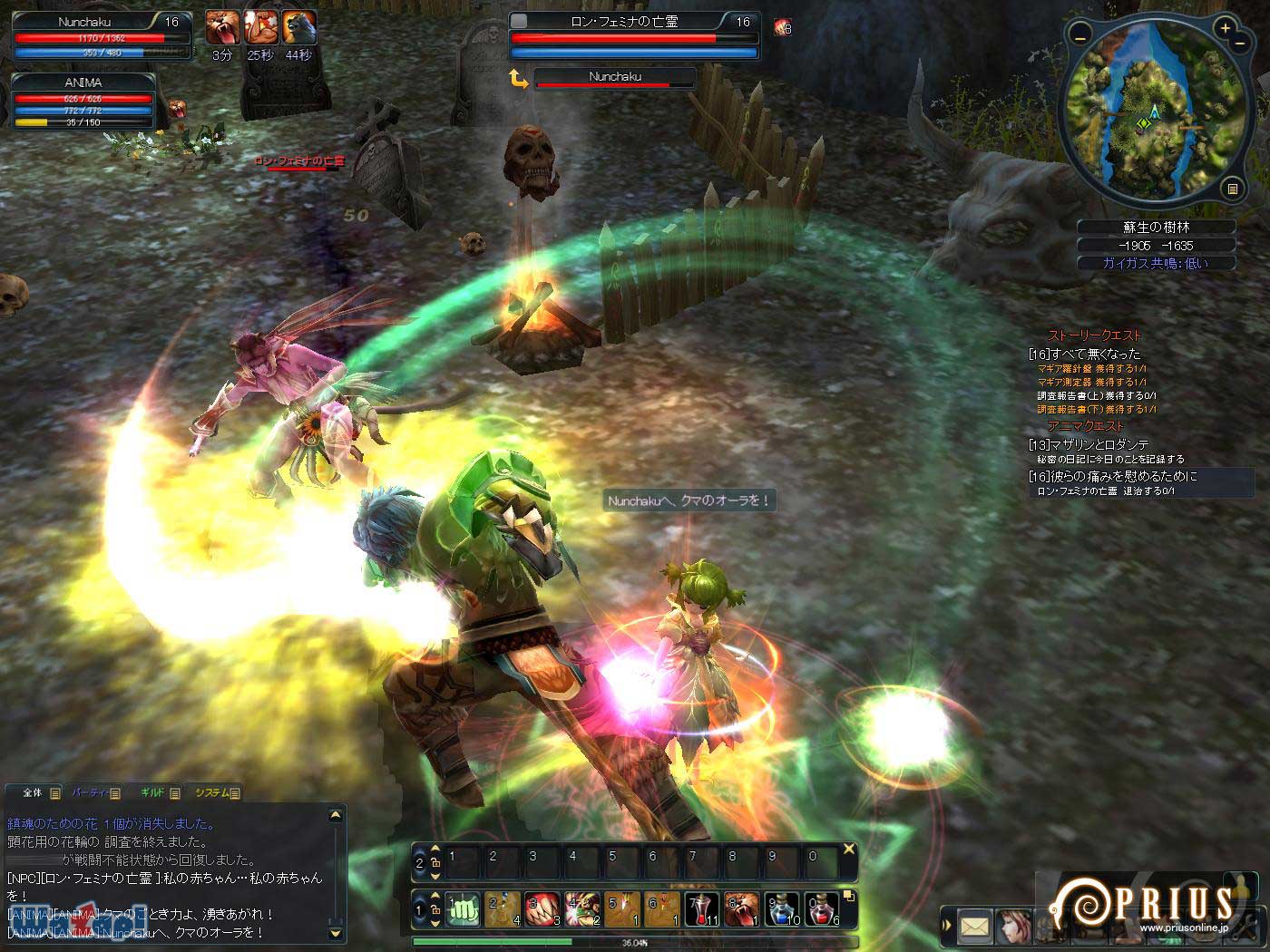Use the blue mana potion in slot 9
The width and height of the screenshot is (1270, 952).
click(x=782, y=908)
